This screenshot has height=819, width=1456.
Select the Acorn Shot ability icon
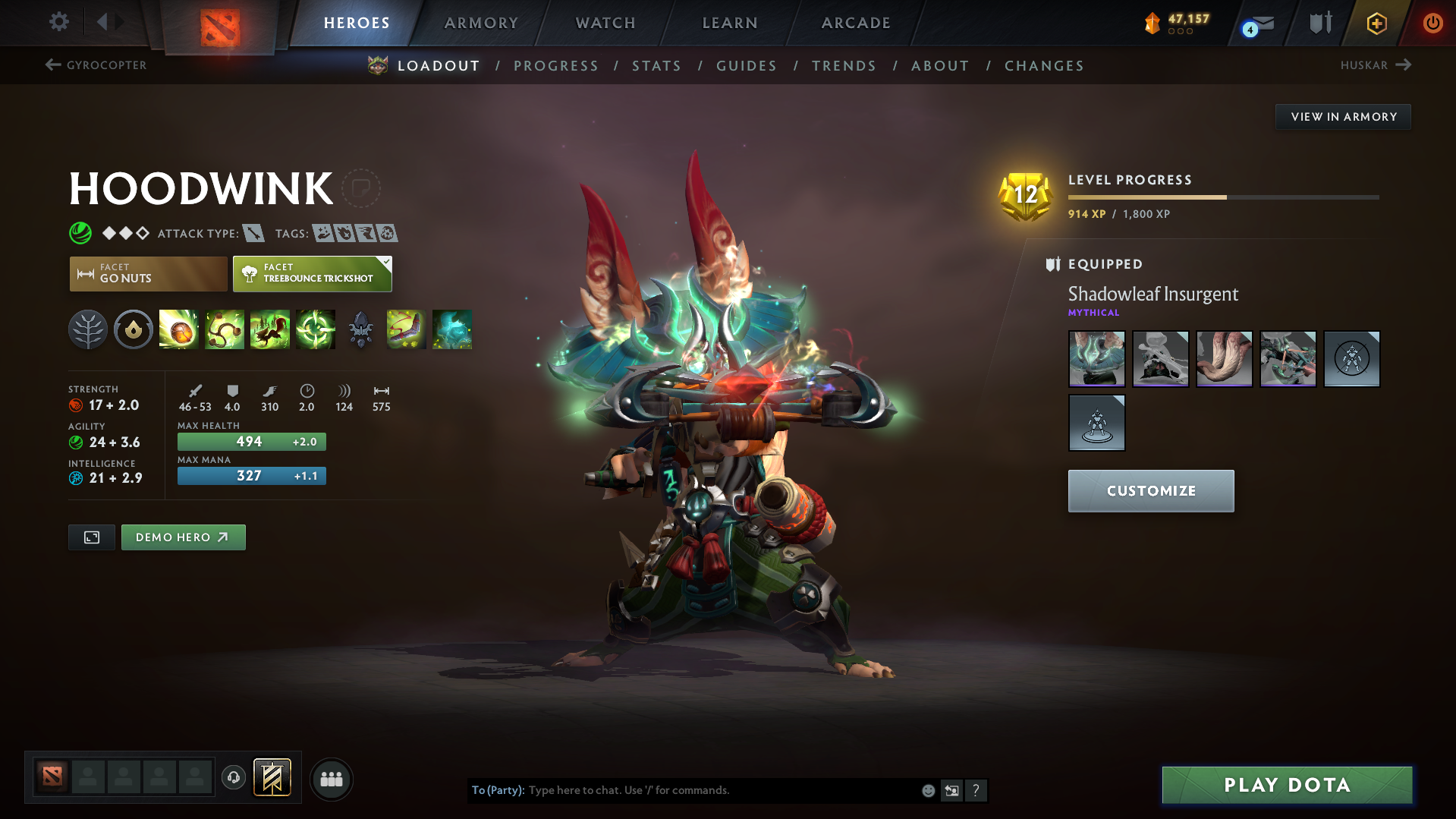(179, 329)
